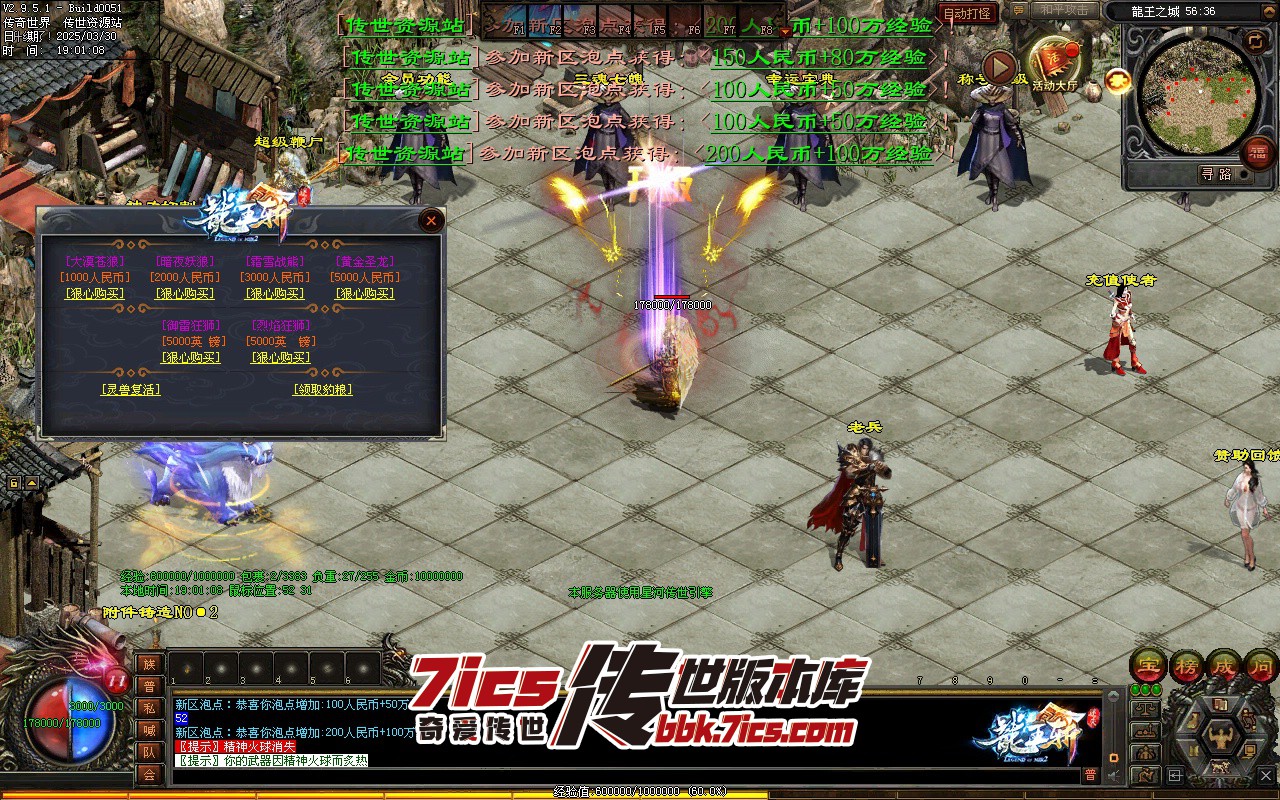Select the 领取豹粮 link
Viewport: 1280px width, 800px height.
click(322, 390)
